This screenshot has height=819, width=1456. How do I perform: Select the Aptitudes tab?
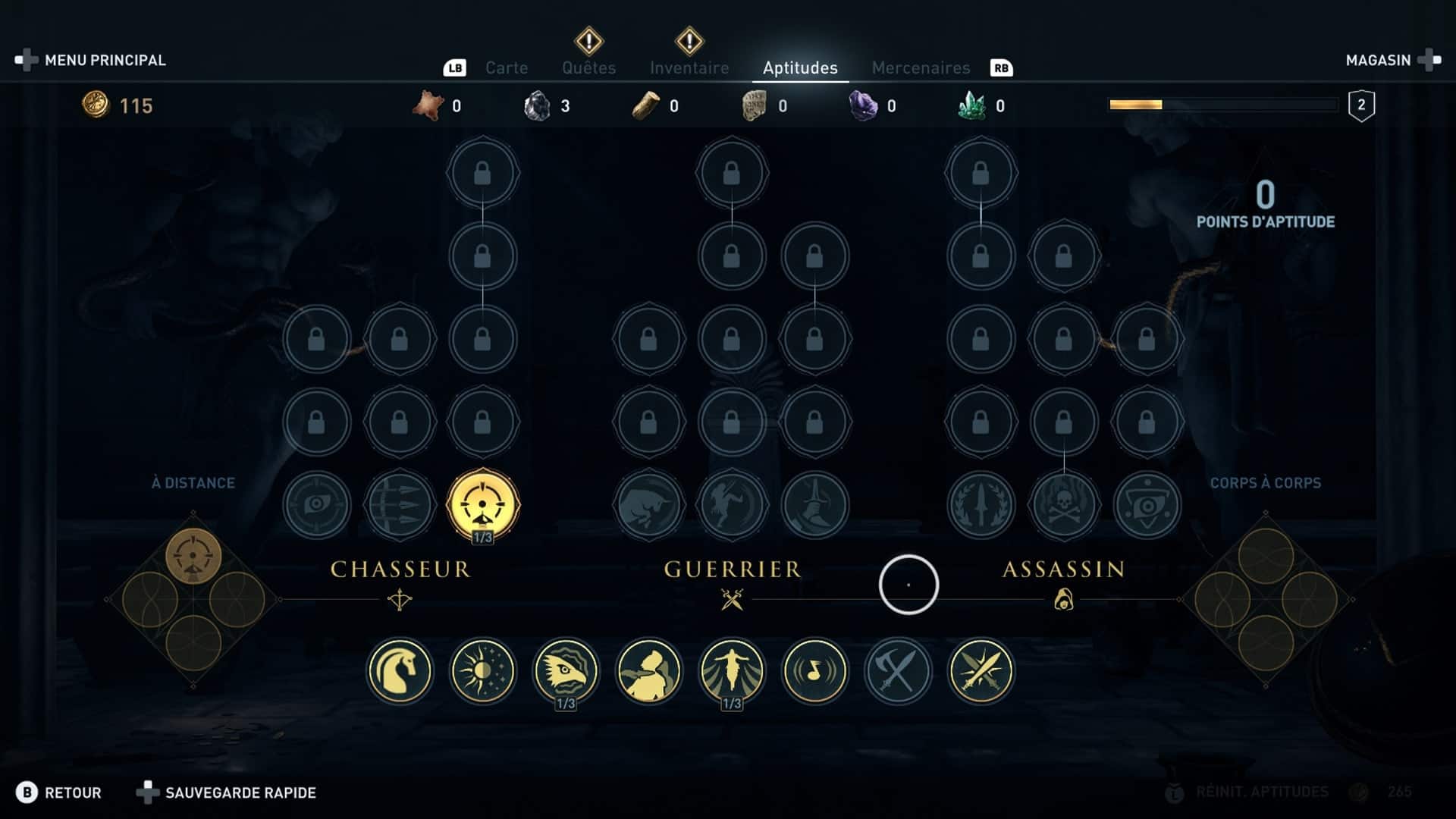800,68
